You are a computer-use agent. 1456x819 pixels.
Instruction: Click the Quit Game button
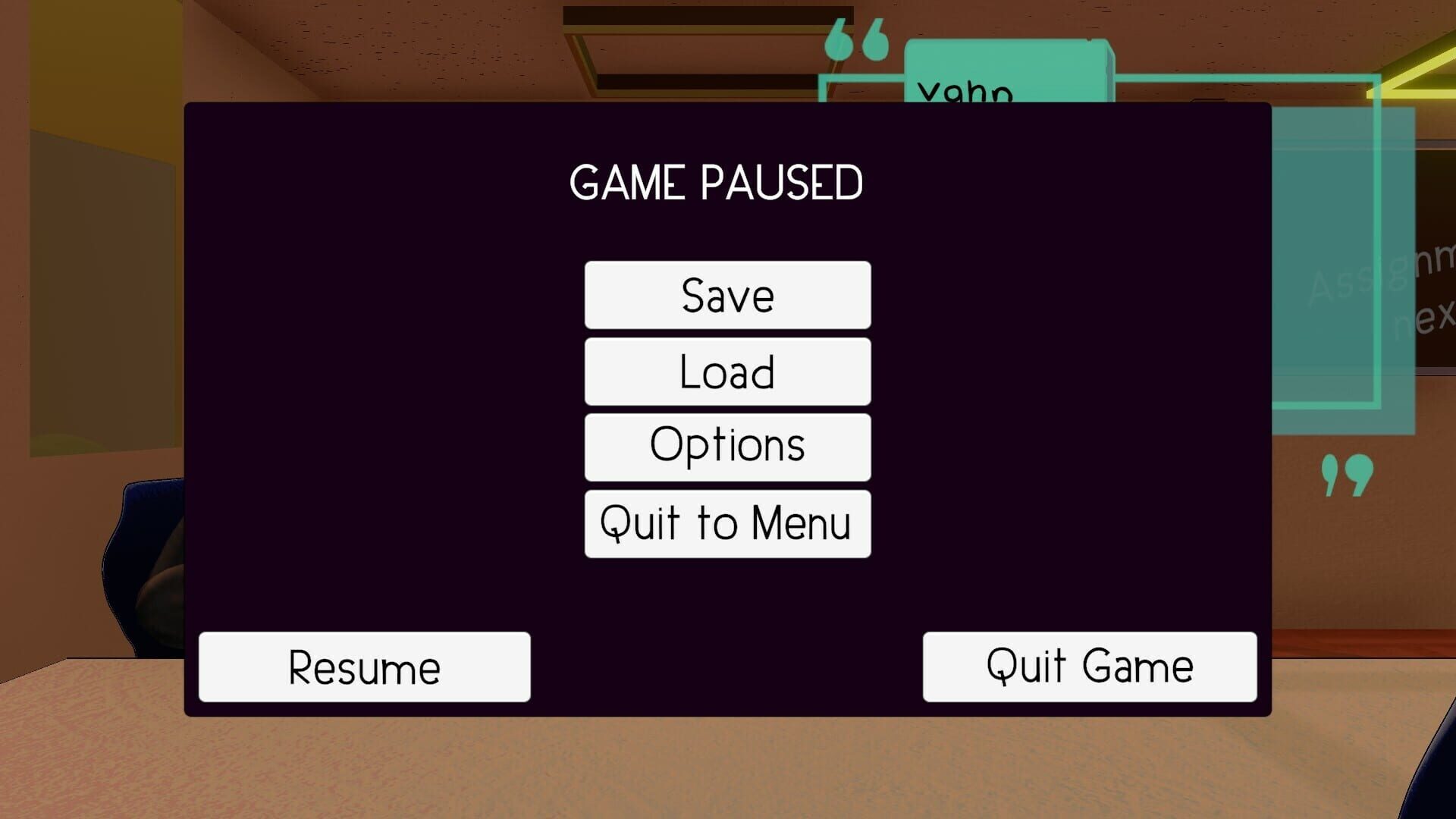click(1088, 666)
